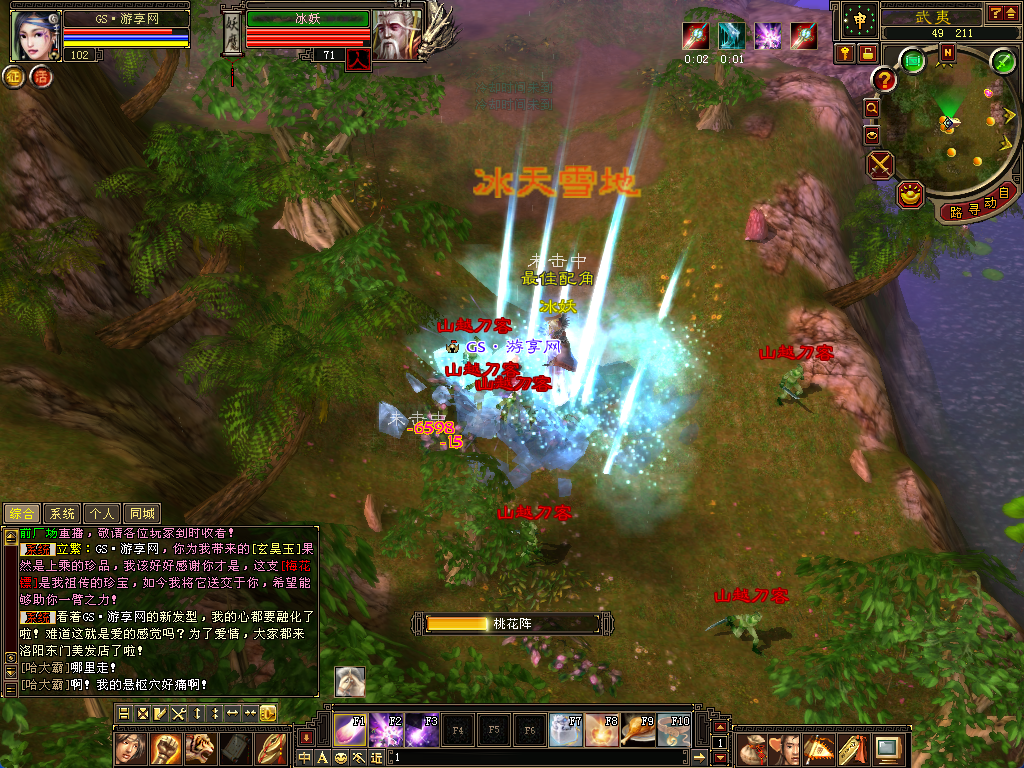Image resolution: width=1024 pixels, height=768 pixels.
Task: Open the computer monitor system icon
Action: (886, 747)
